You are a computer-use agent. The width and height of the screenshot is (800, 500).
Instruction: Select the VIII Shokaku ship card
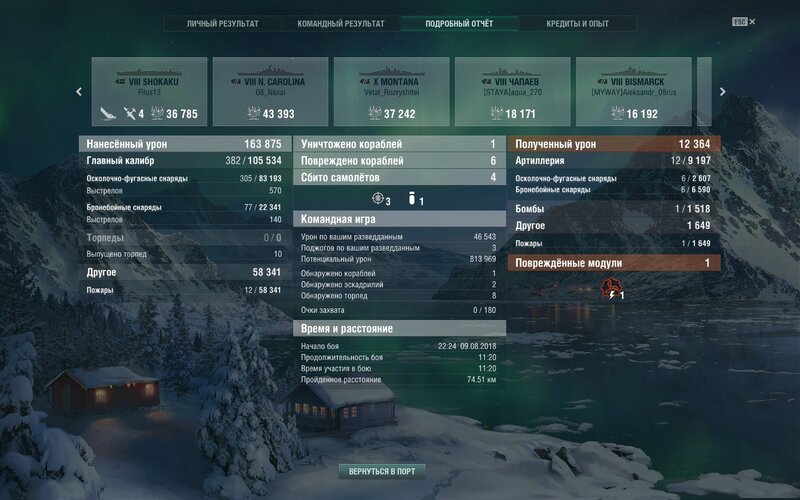(149, 91)
